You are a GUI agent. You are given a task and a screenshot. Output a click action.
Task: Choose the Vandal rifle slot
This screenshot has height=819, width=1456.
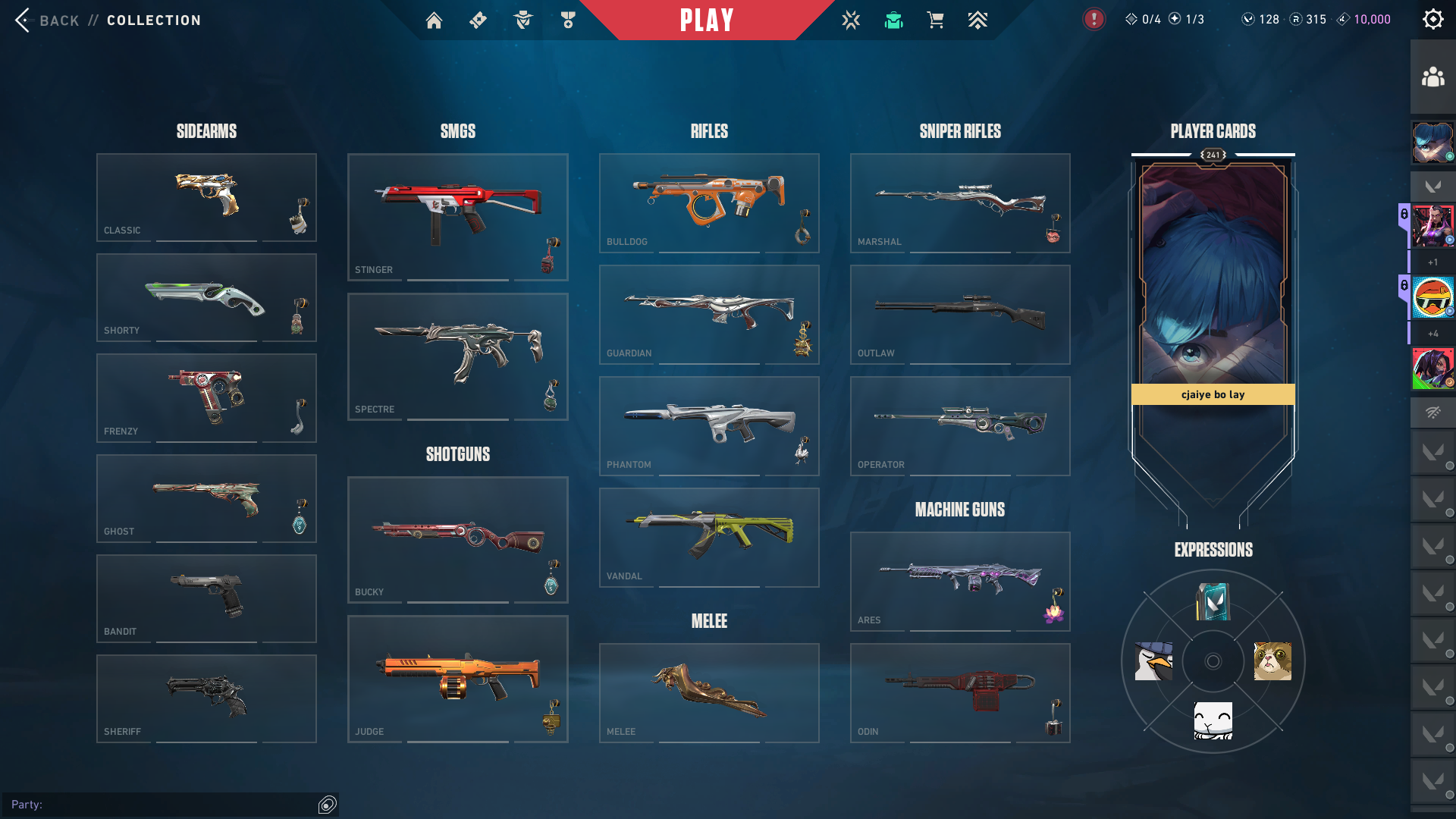[709, 537]
